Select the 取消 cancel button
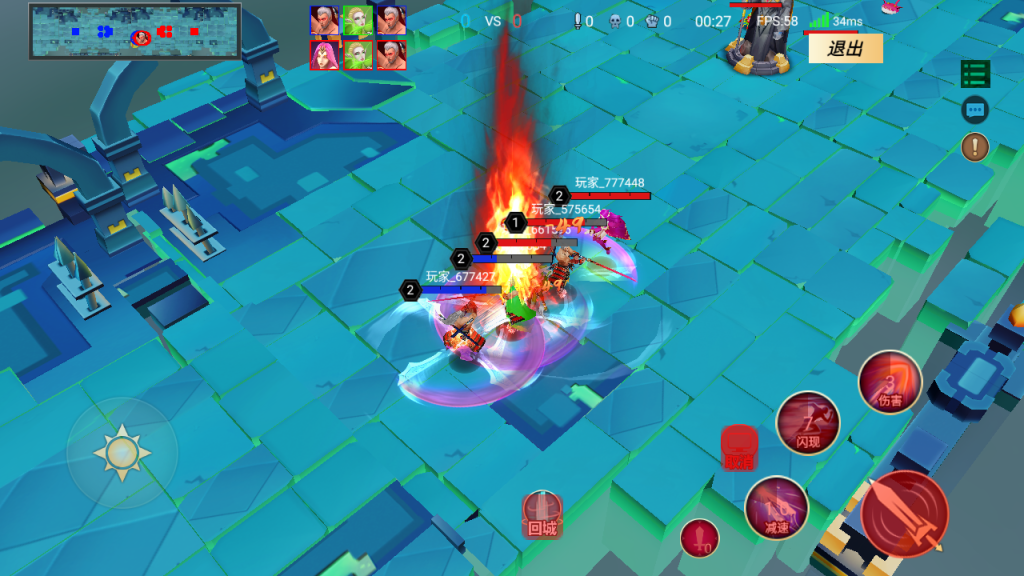 [737, 447]
